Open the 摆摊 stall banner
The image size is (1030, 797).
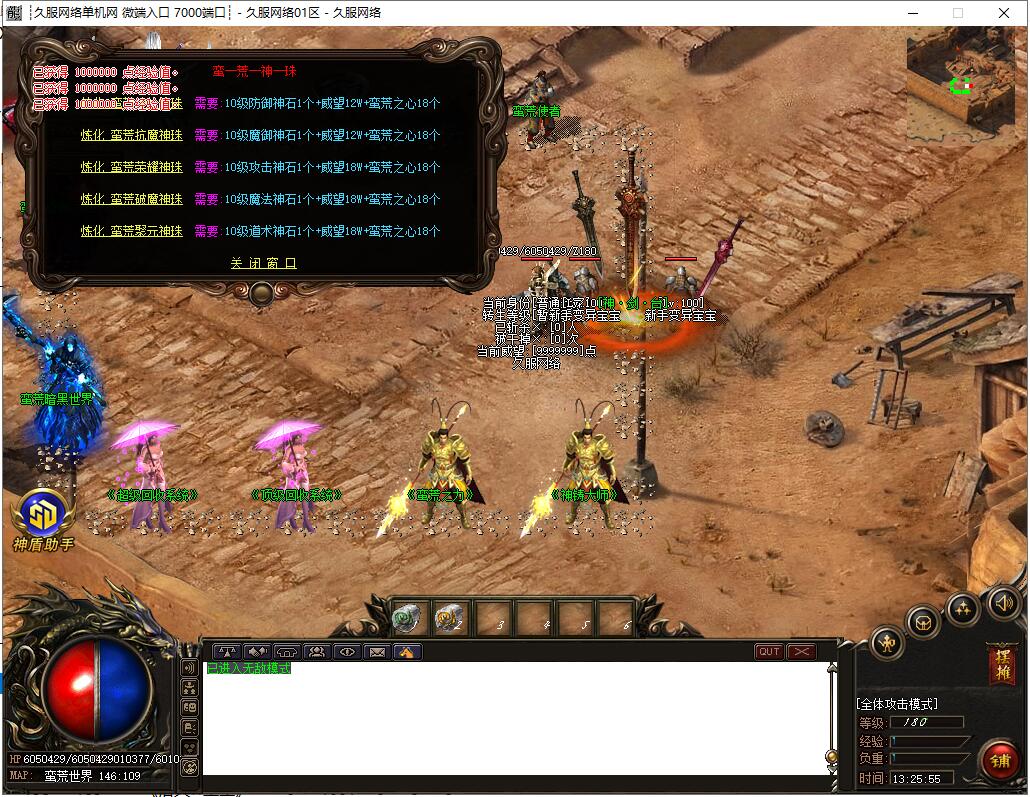(1001, 665)
